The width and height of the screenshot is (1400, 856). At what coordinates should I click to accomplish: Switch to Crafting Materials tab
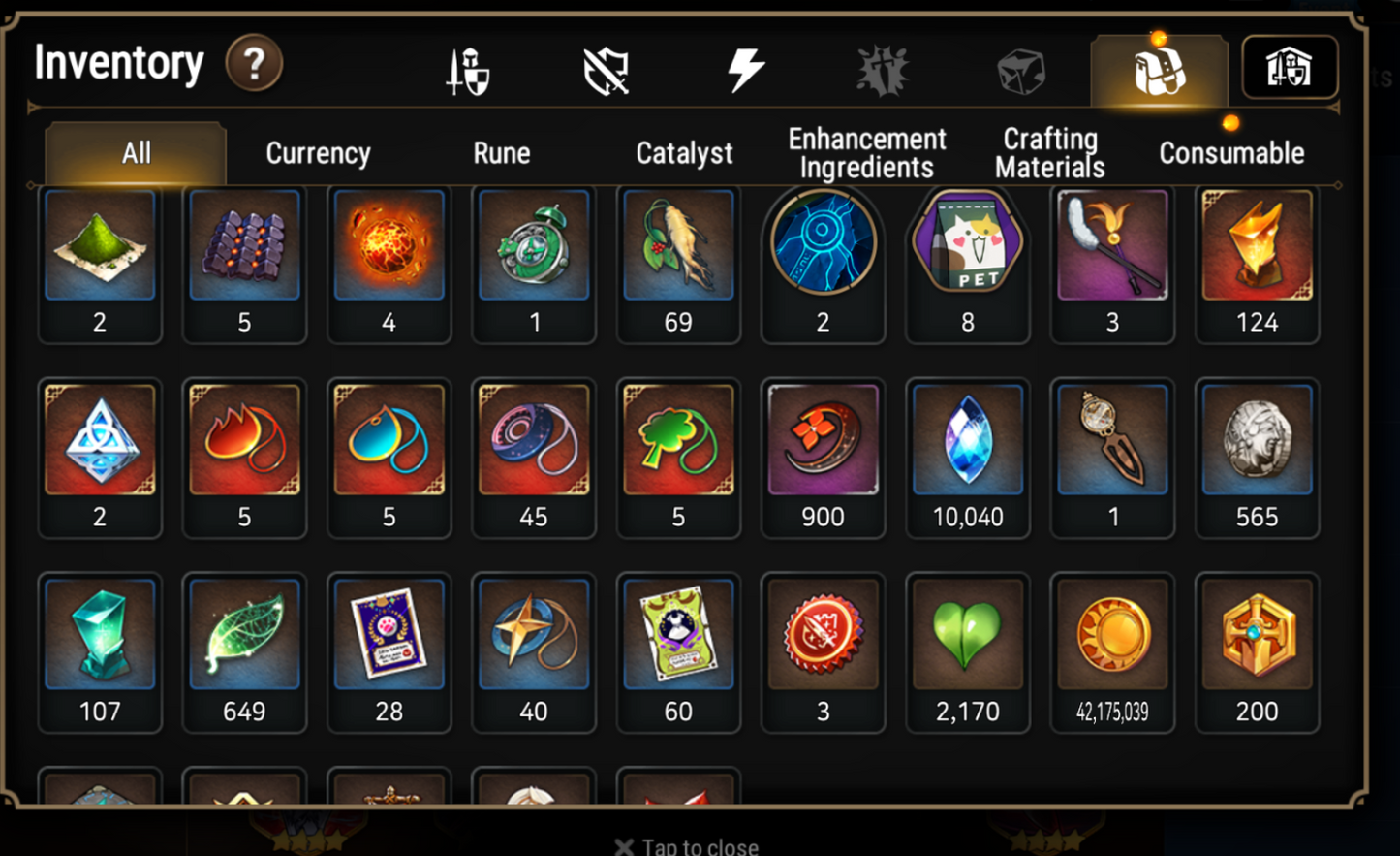(x=1049, y=153)
